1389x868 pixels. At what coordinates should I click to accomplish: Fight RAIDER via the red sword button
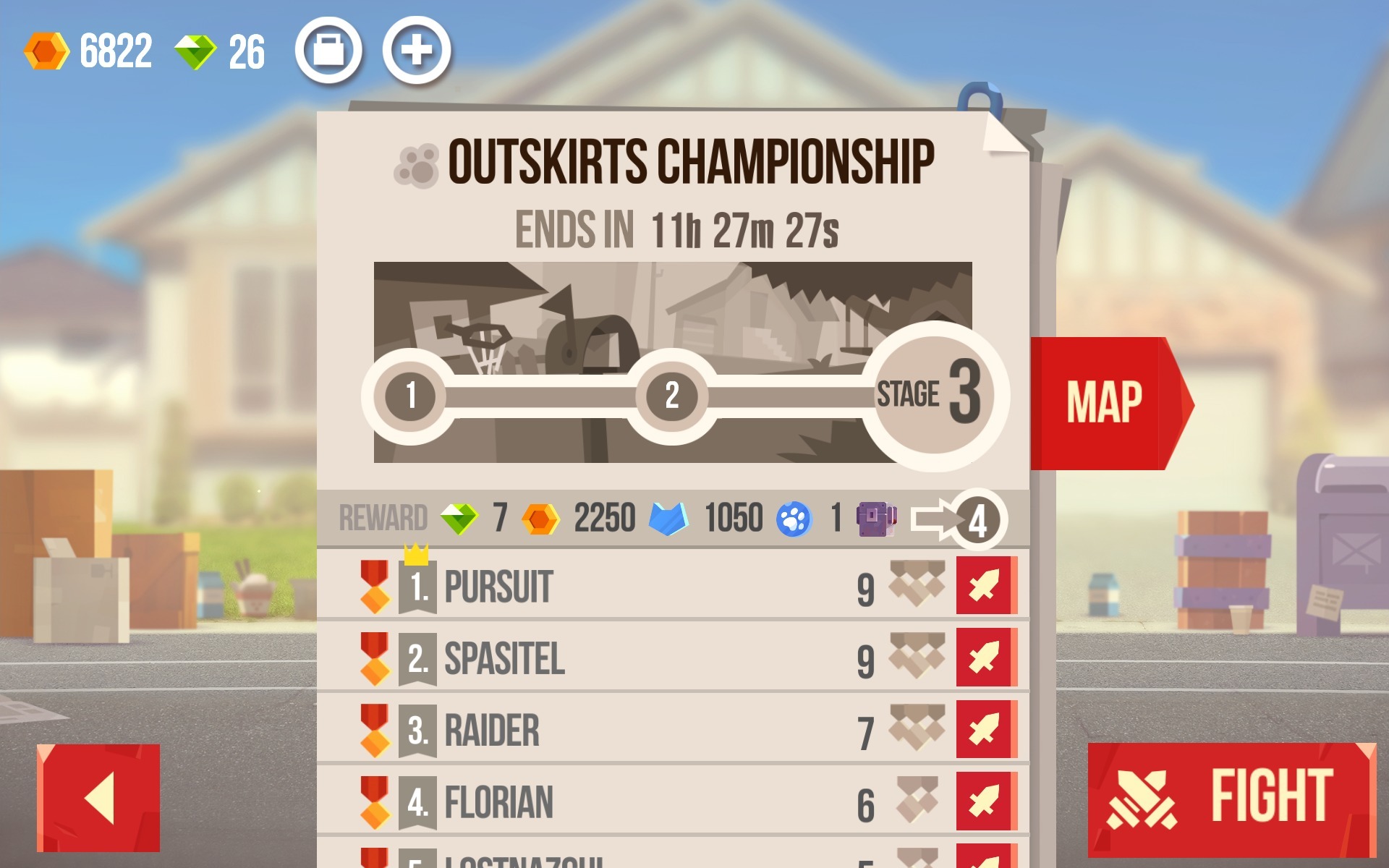tap(985, 729)
